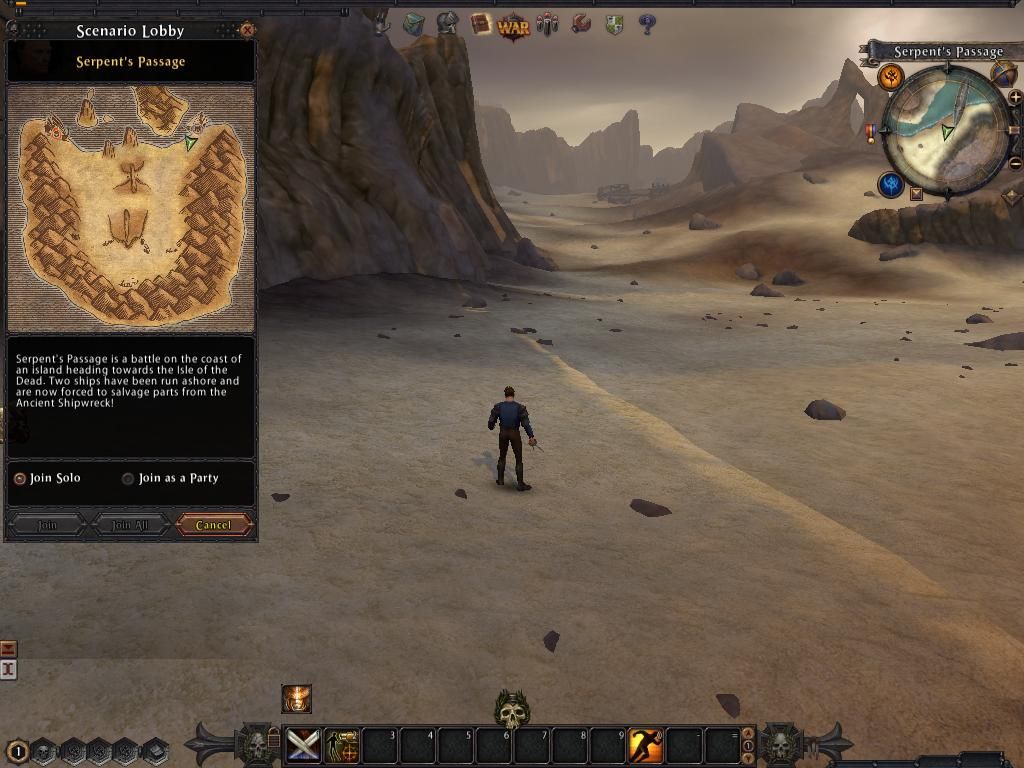The height and width of the screenshot is (768, 1024).
Task: Click the Join All button
Action: (130, 525)
